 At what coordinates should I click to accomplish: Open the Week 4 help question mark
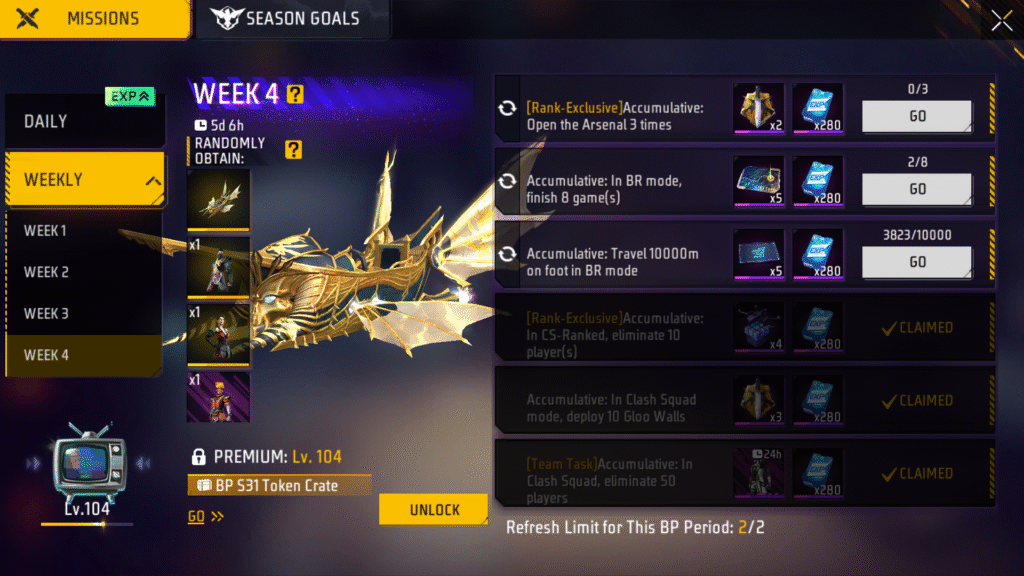[x=295, y=95]
